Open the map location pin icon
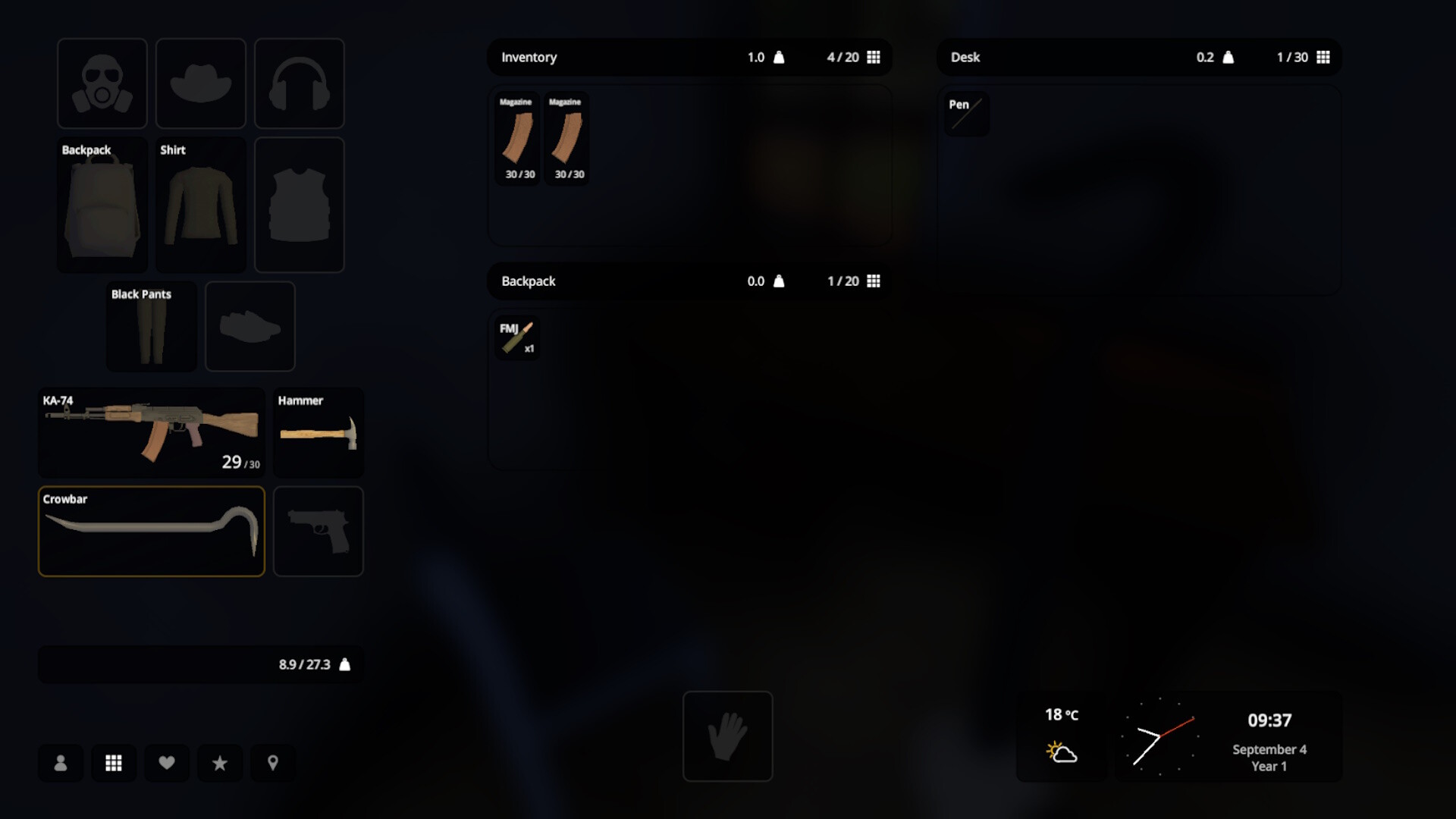Viewport: 1456px width, 819px height. point(273,764)
